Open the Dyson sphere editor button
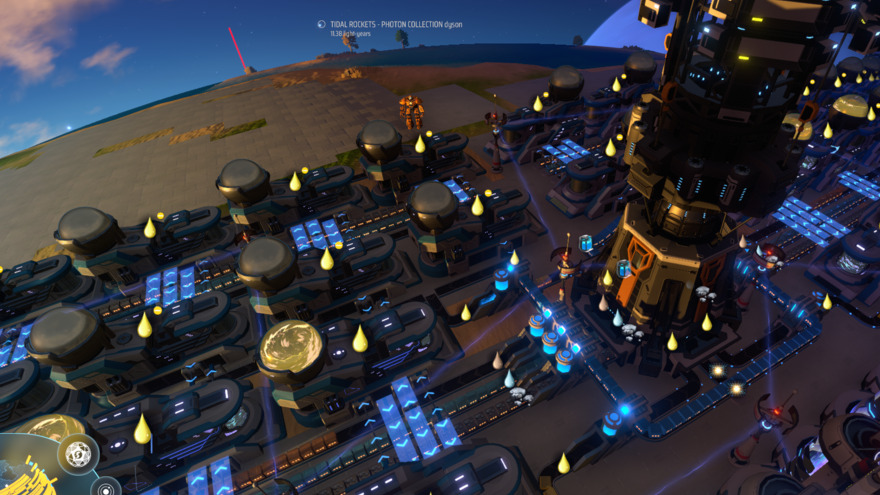This screenshot has height=495, width=880. [x=77, y=454]
